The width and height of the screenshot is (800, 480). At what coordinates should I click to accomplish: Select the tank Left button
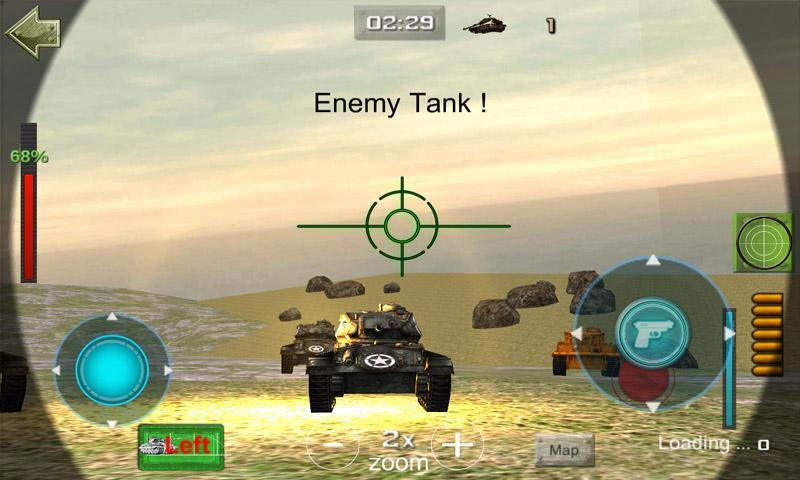point(181,446)
